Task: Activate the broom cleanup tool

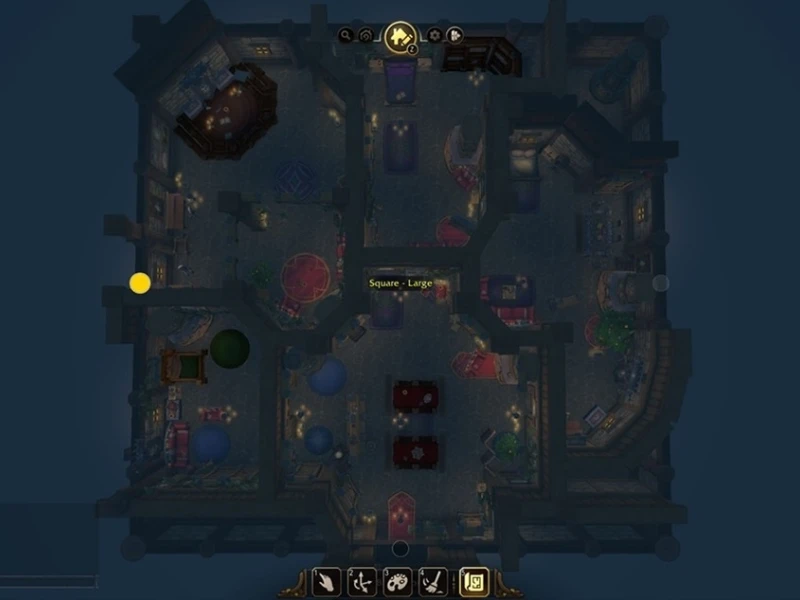Action: (x=432, y=582)
